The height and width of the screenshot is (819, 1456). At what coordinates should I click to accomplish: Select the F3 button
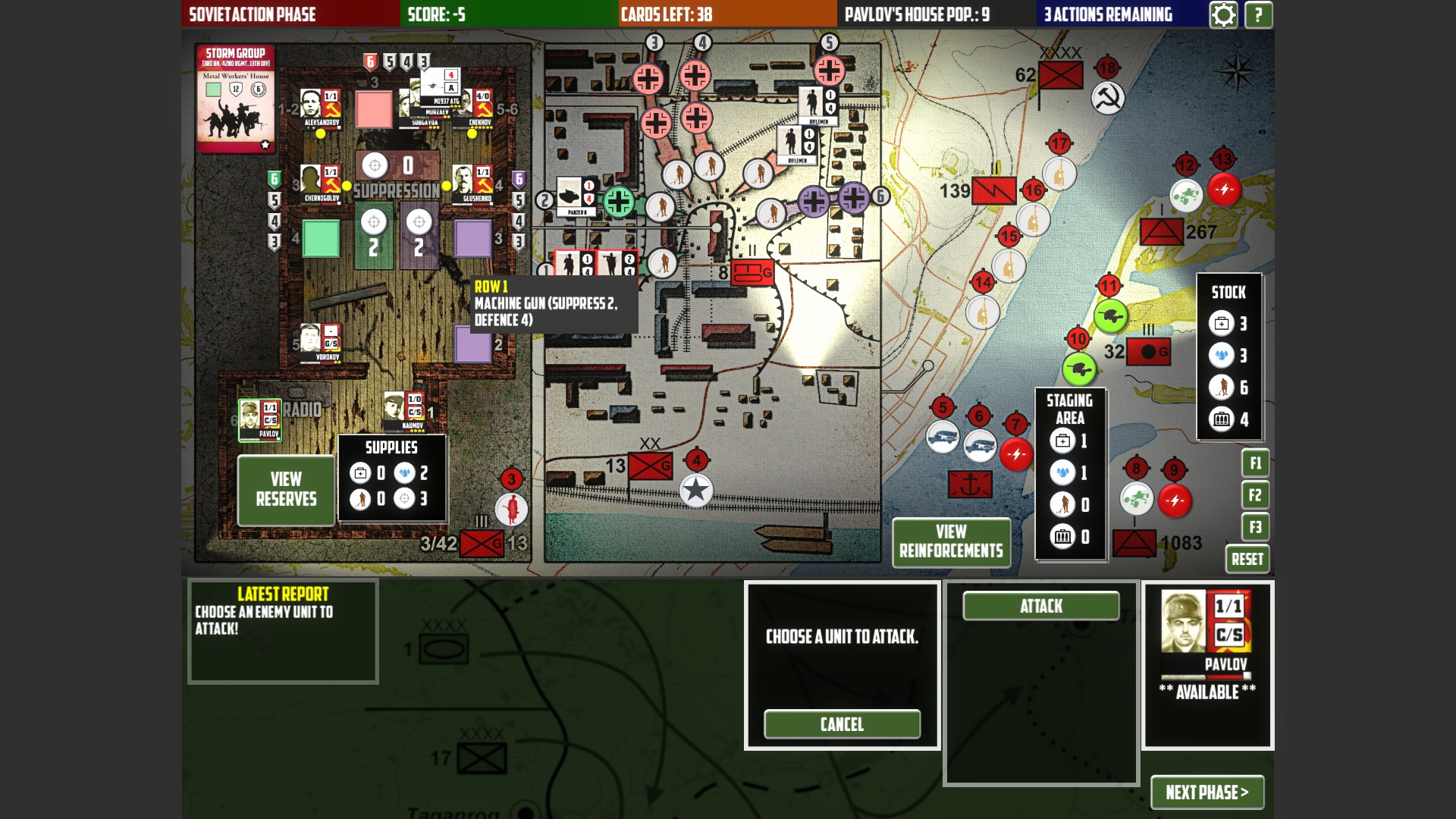point(1255,527)
